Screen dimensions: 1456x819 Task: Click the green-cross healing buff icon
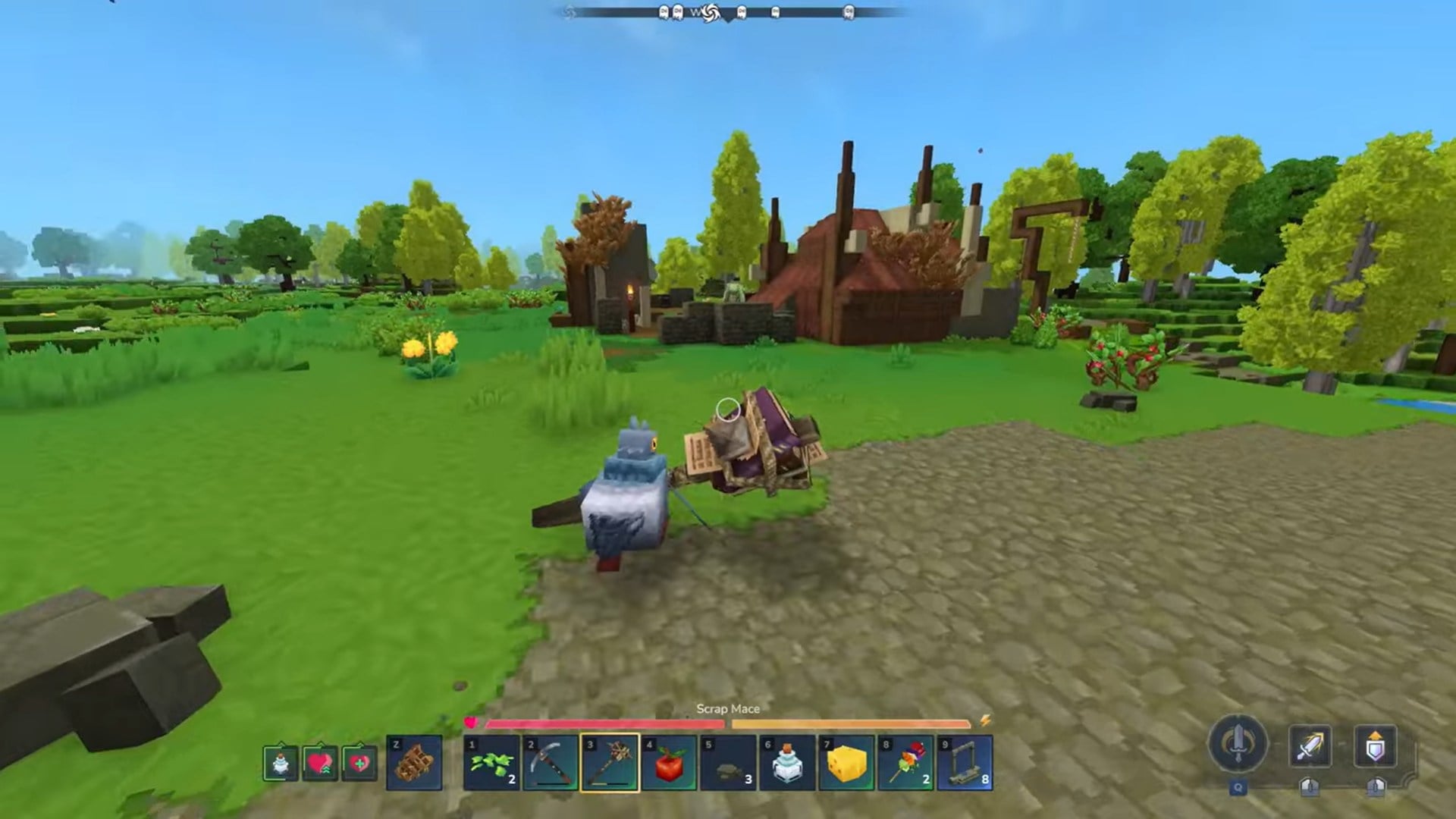pyautogui.click(x=358, y=764)
